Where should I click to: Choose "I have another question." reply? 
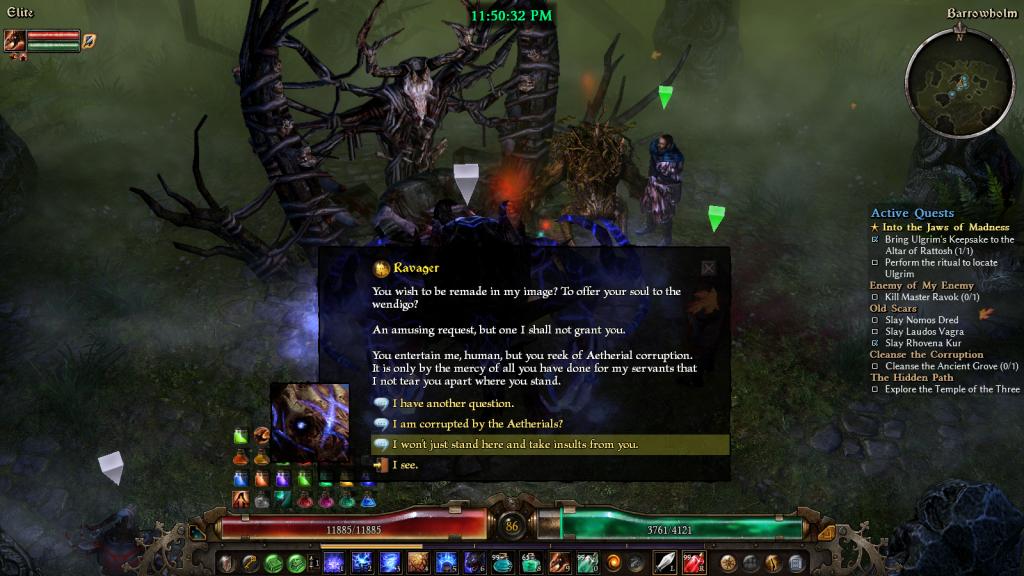click(x=452, y=404)
